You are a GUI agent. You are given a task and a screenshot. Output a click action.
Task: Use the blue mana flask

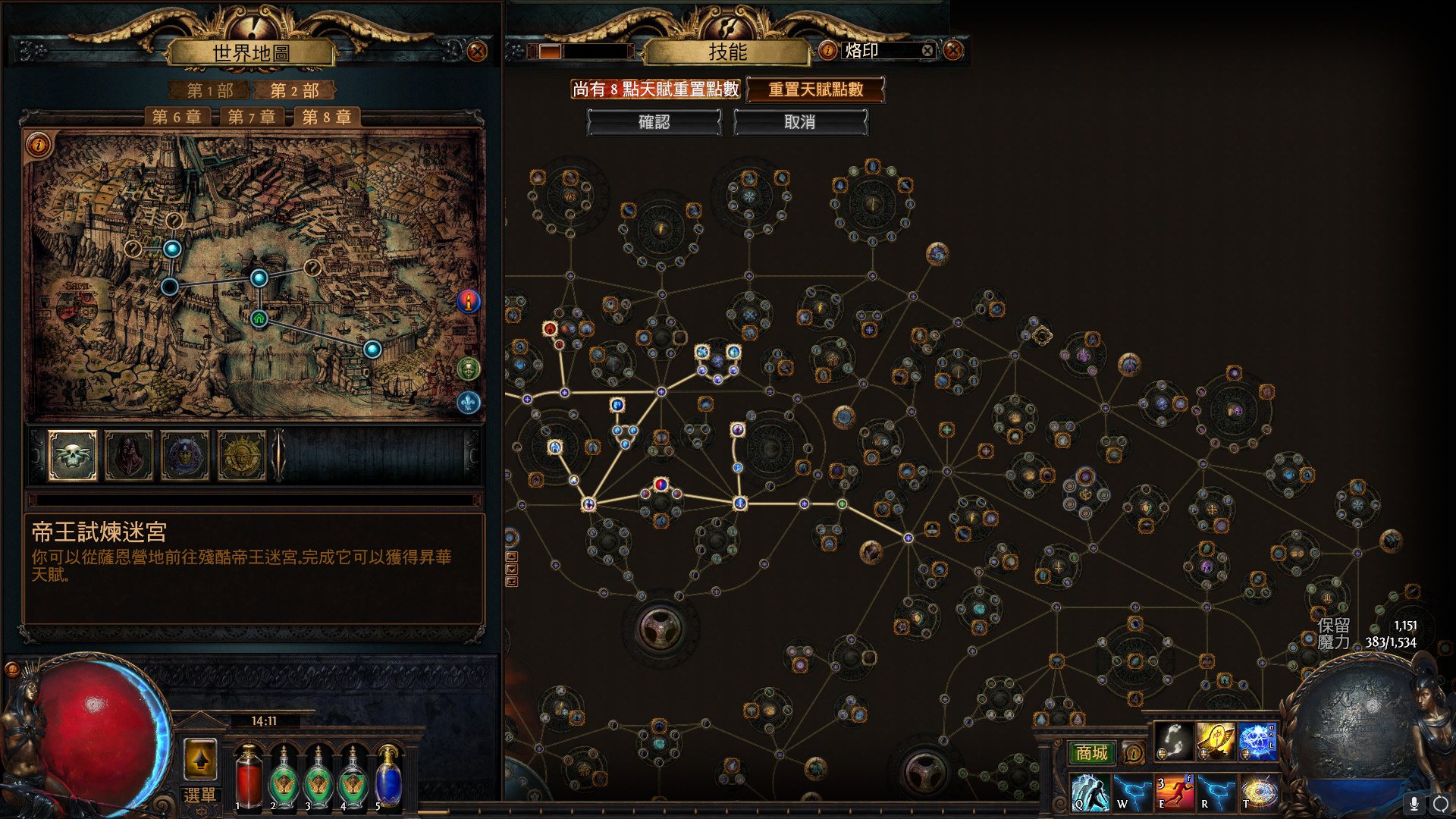click(x=388, y=777)
